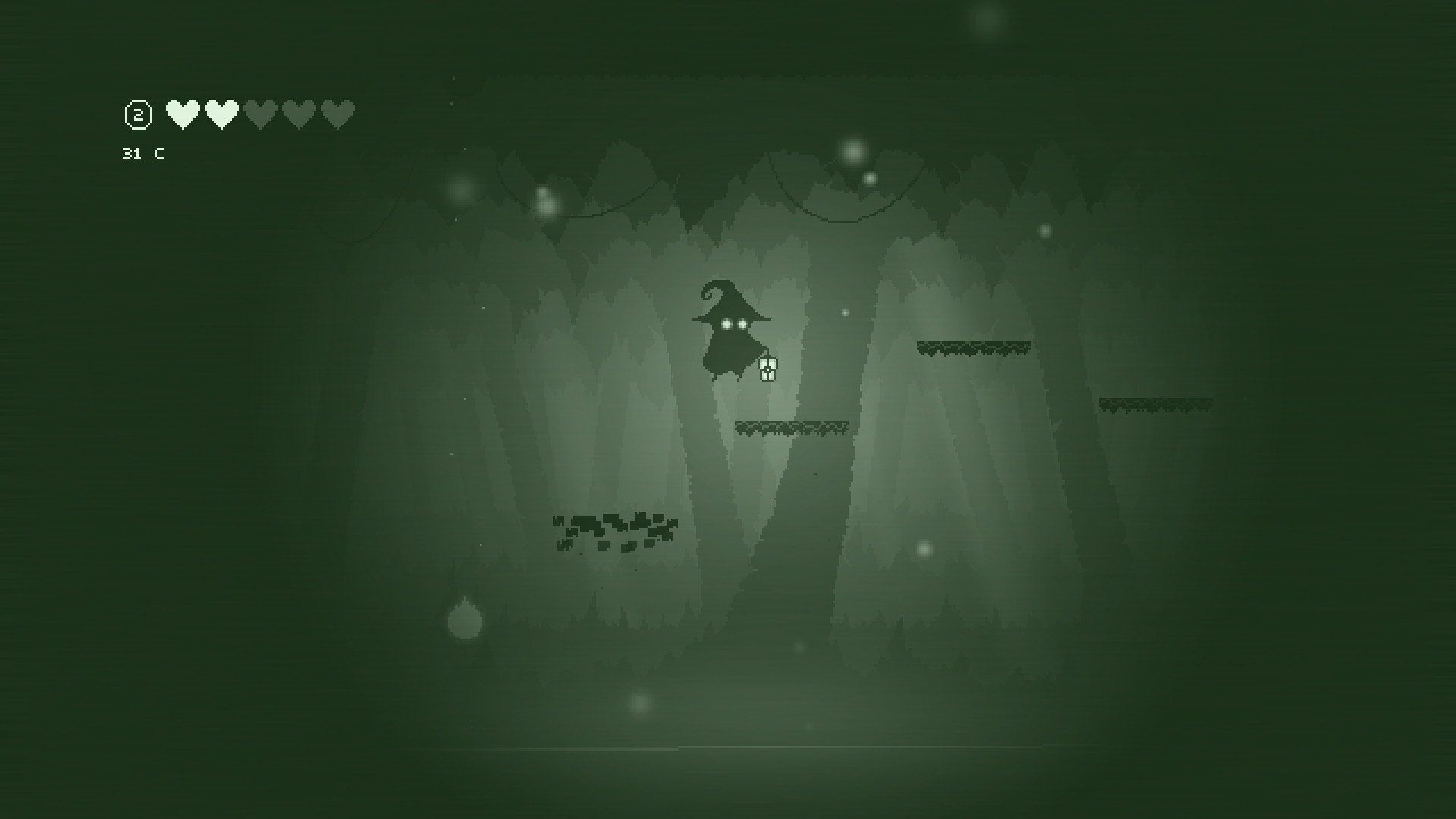Select the second filled heart icon
Image resolution: width=1456 pixels, height=819 pixels.
pos(221,114)
